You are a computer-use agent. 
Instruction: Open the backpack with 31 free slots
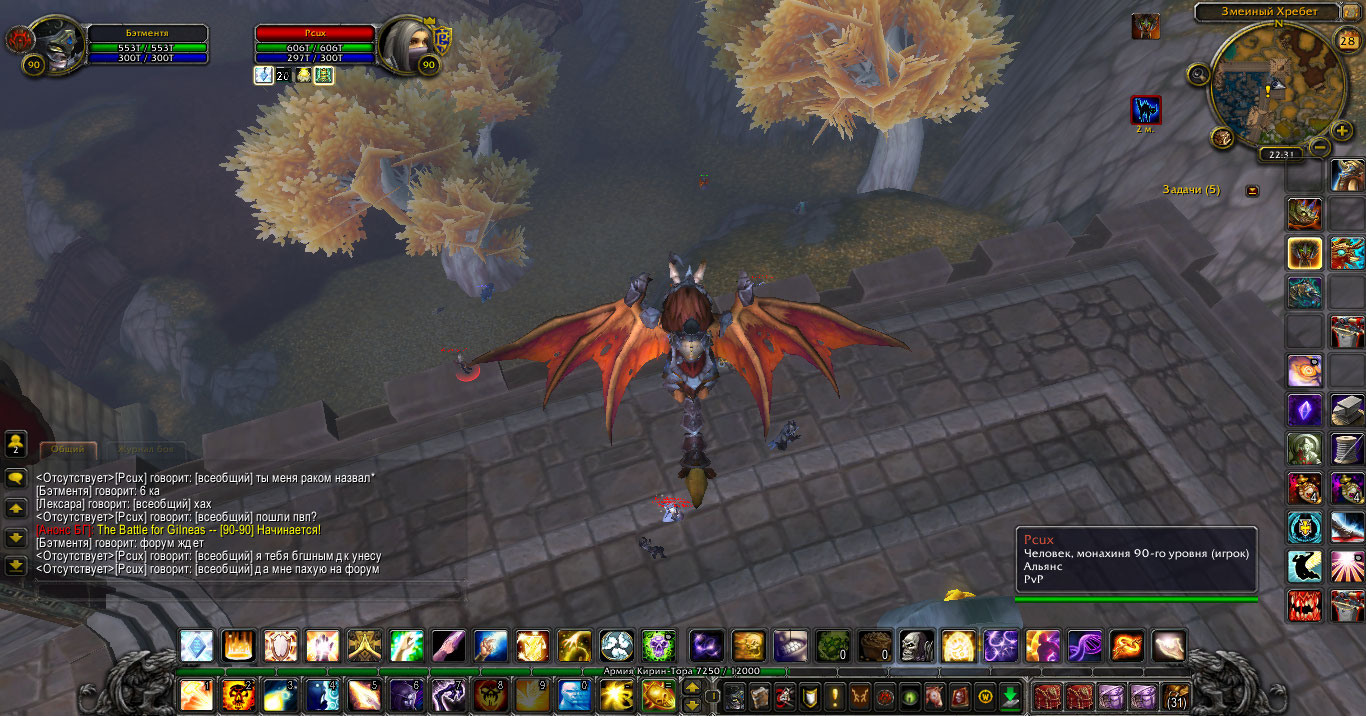coord(1176,695)
